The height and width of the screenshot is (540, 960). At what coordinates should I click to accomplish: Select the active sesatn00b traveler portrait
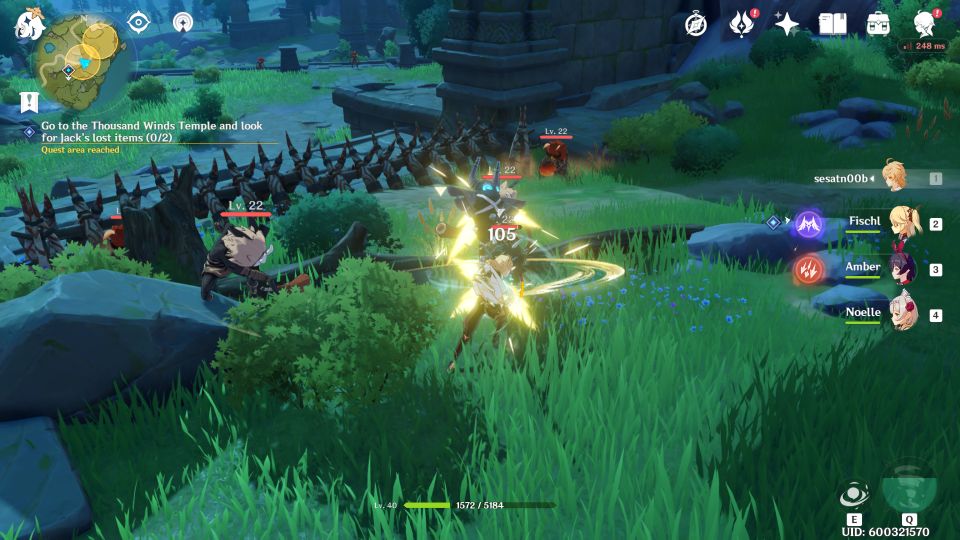pos(895,177)
